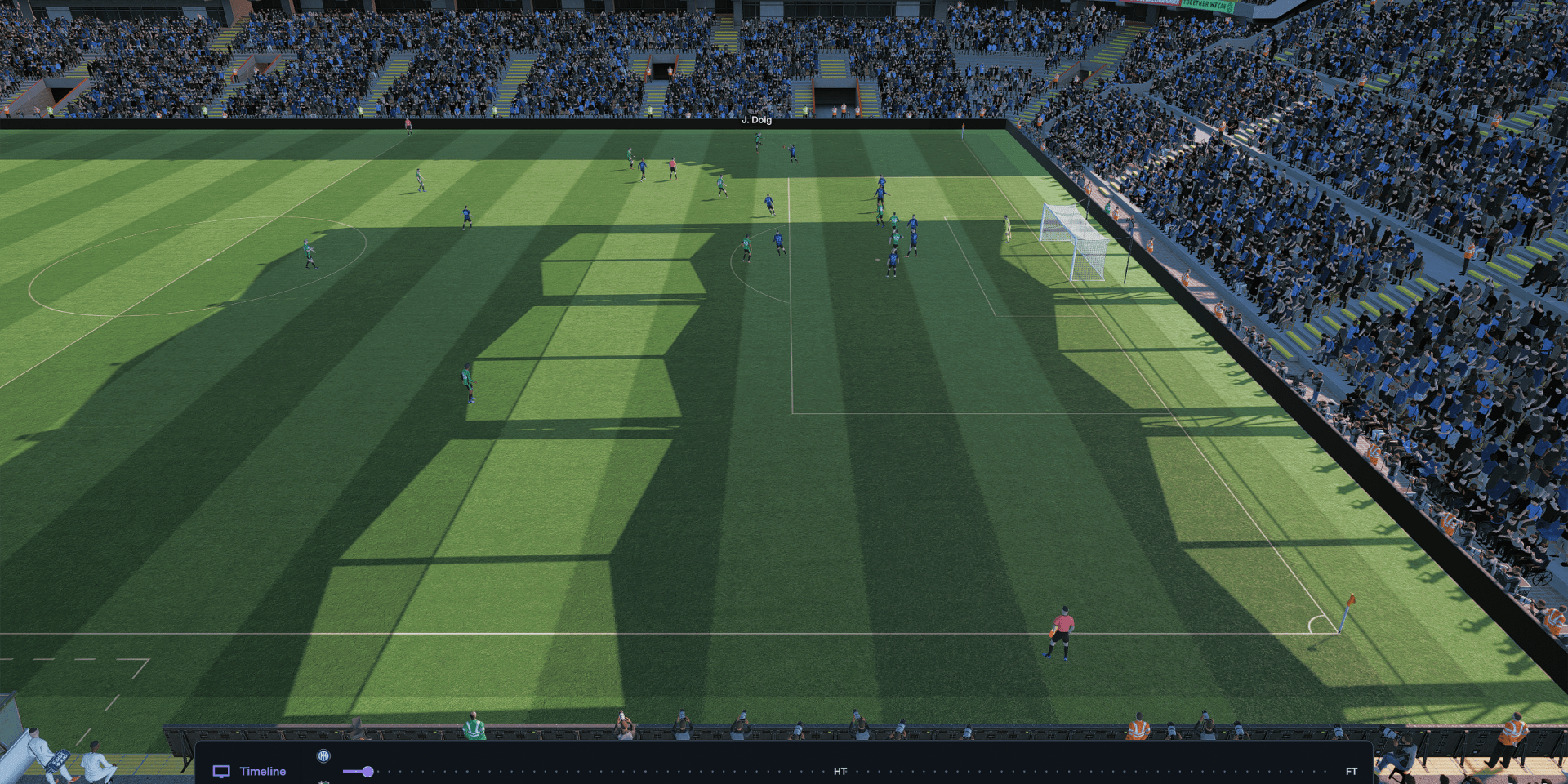
Task: Open the Timeline panel button
Action: tap(250, 771)
